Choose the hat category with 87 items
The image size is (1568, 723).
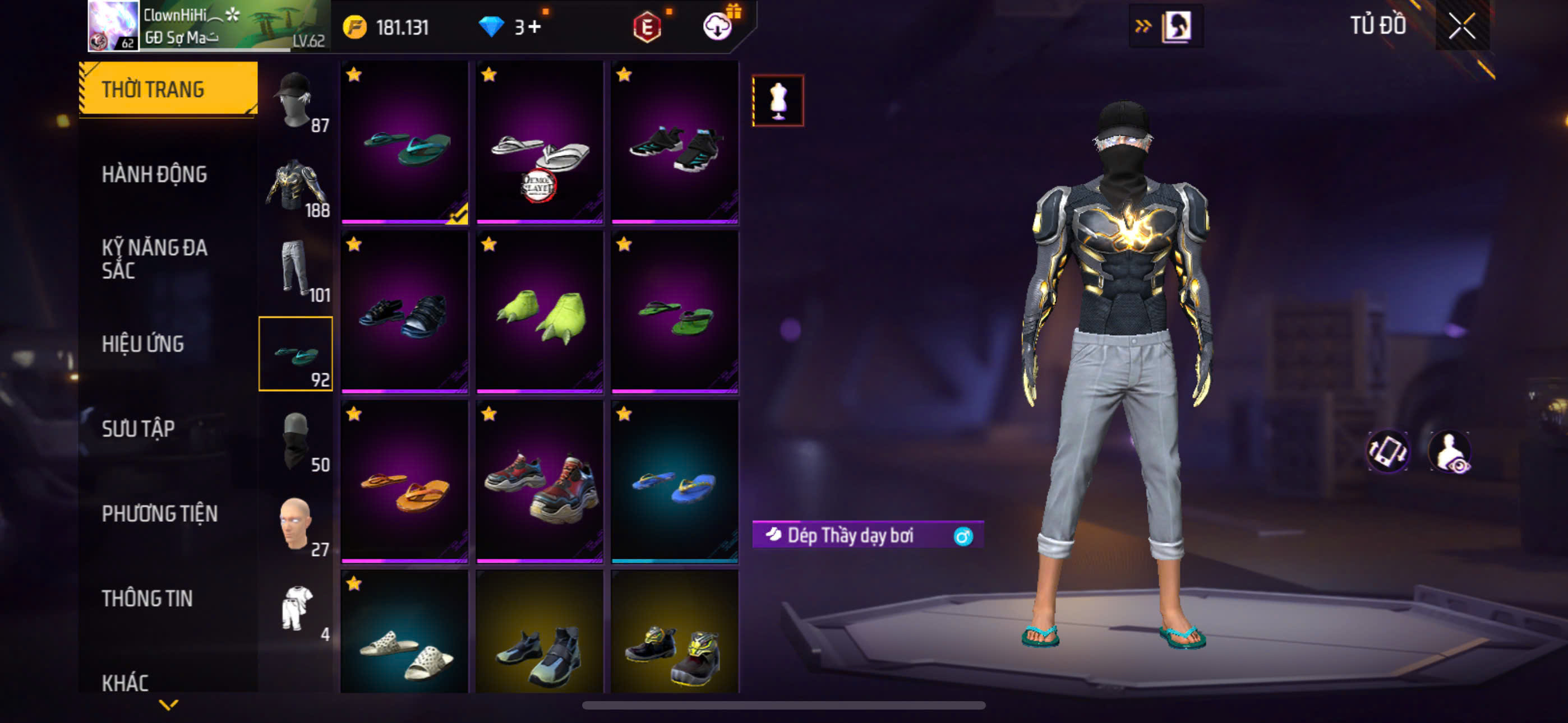click(x=296, y=100)
